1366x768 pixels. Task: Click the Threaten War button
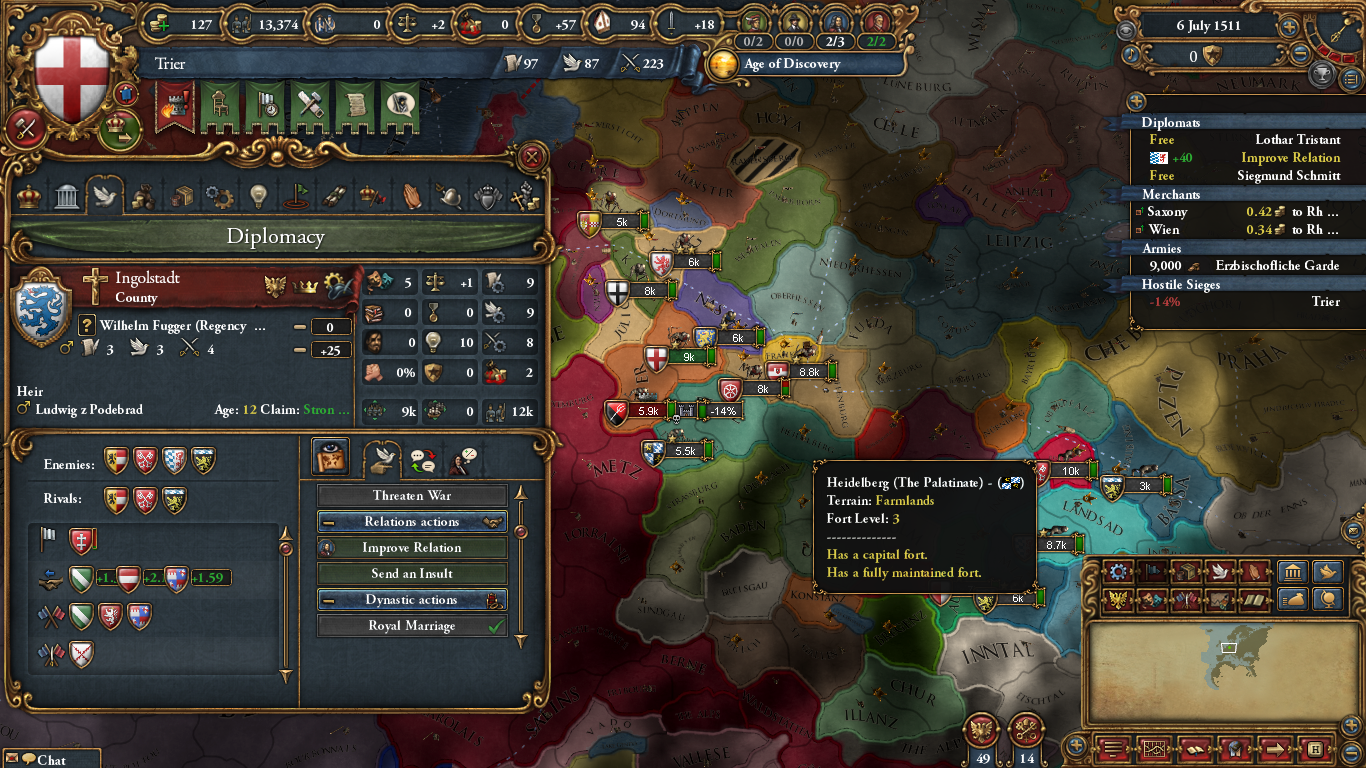(x=412, y=496)
